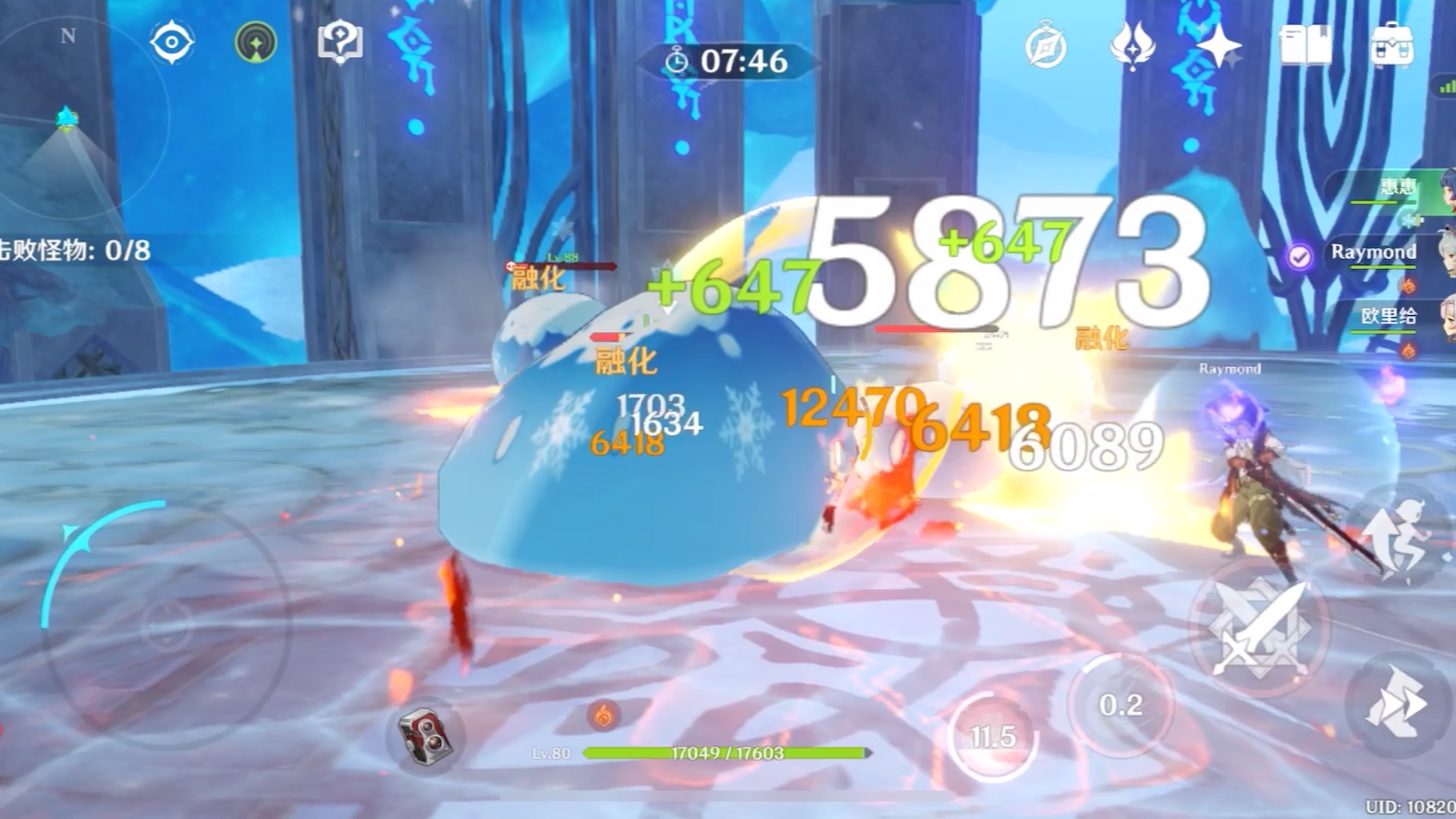The width and height of the screenshot is (1456, 819).
Task: Switch to party member 惠惠
Action: 1398,189
